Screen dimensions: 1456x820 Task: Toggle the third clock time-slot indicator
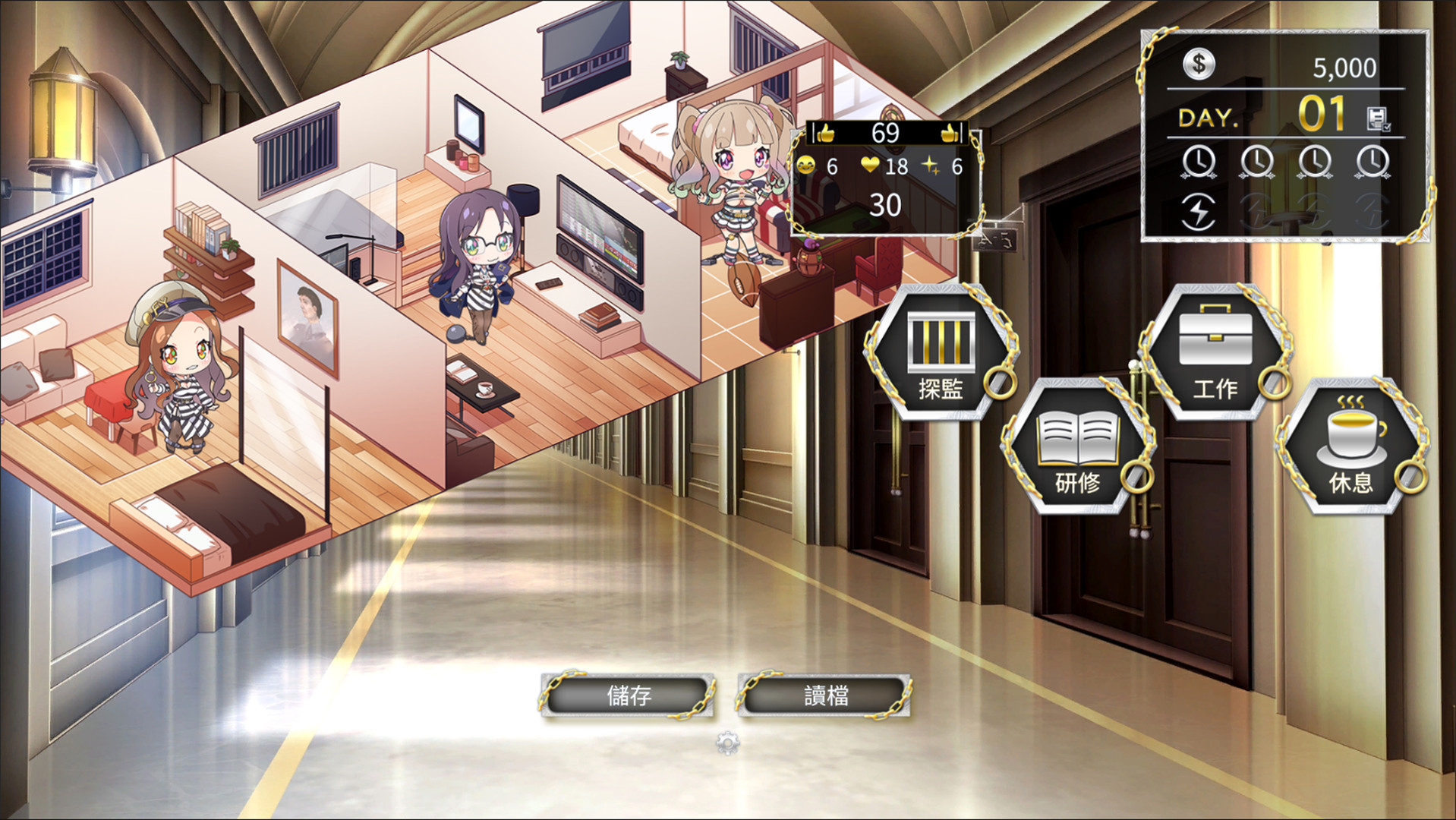pyautogui.click(x=1313, y=161)
